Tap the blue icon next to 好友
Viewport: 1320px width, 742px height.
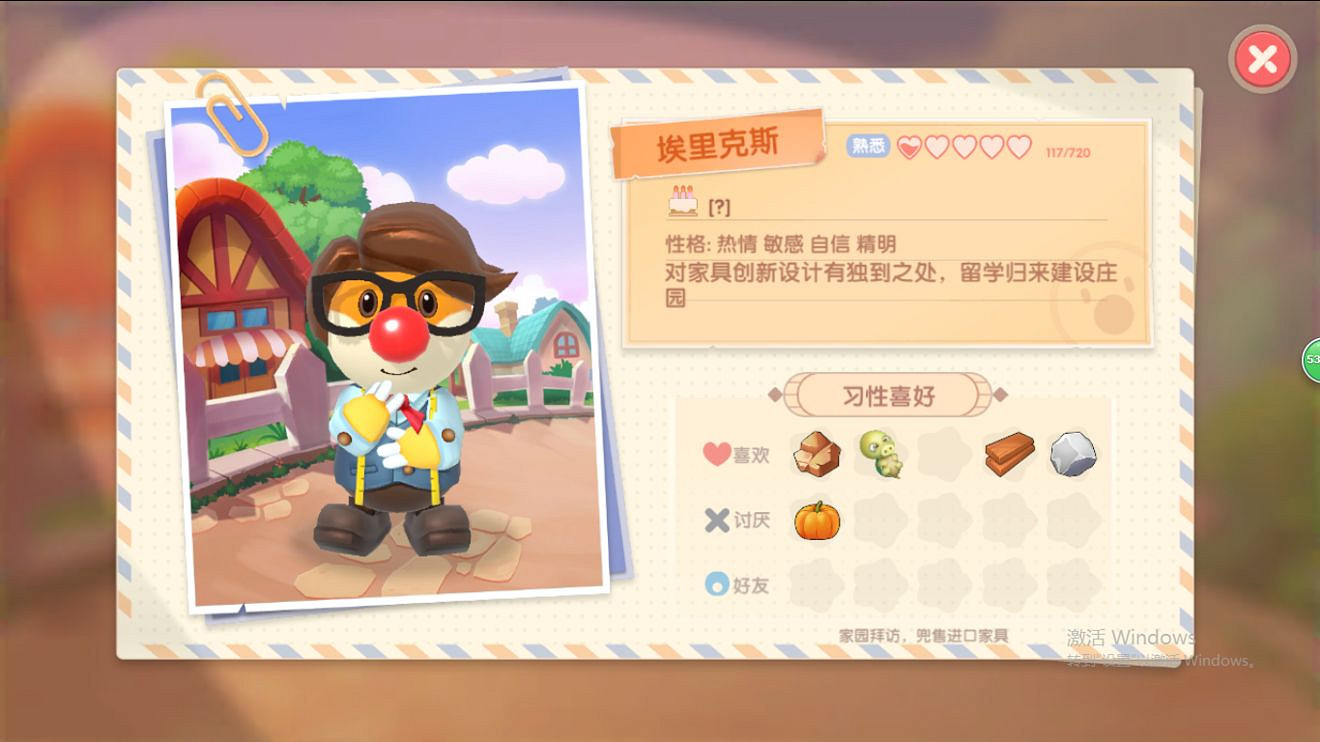coord(716,586)
